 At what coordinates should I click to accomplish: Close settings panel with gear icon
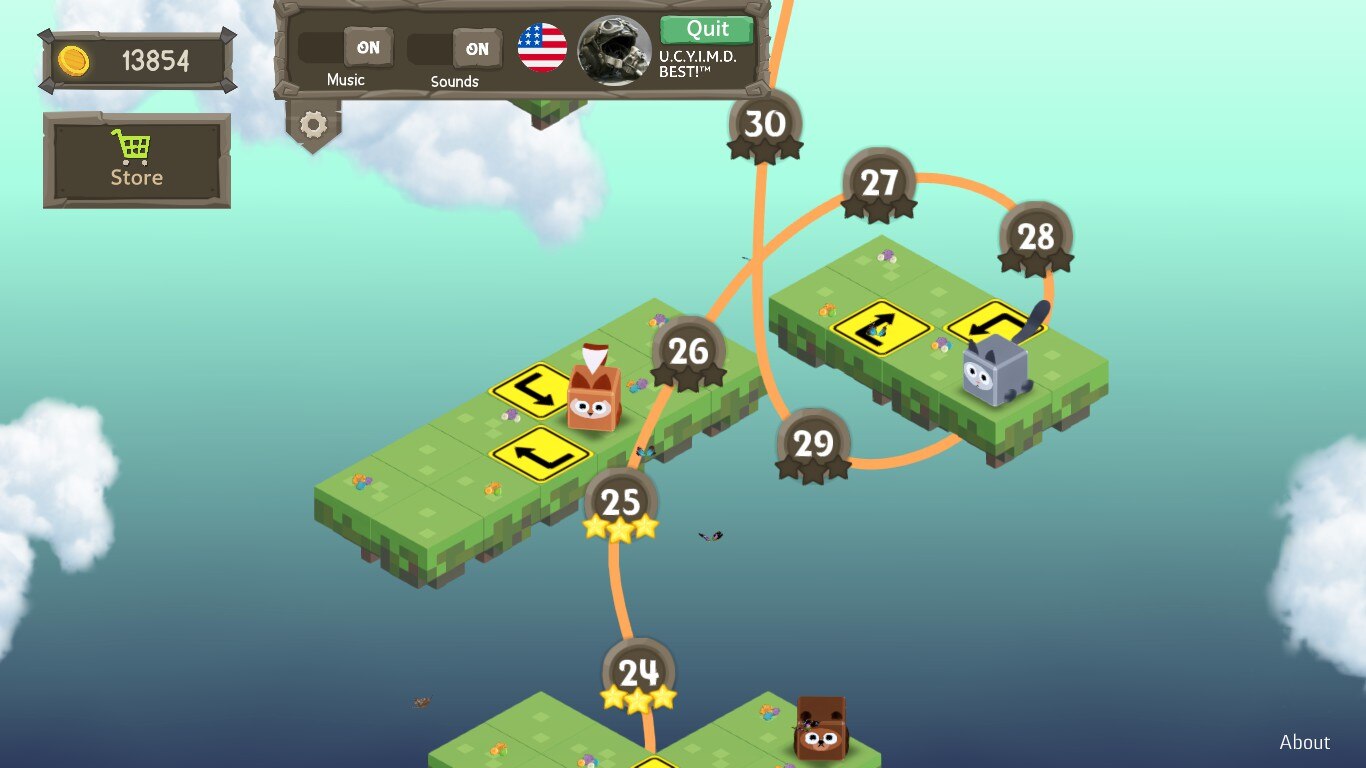coord(313,124)
